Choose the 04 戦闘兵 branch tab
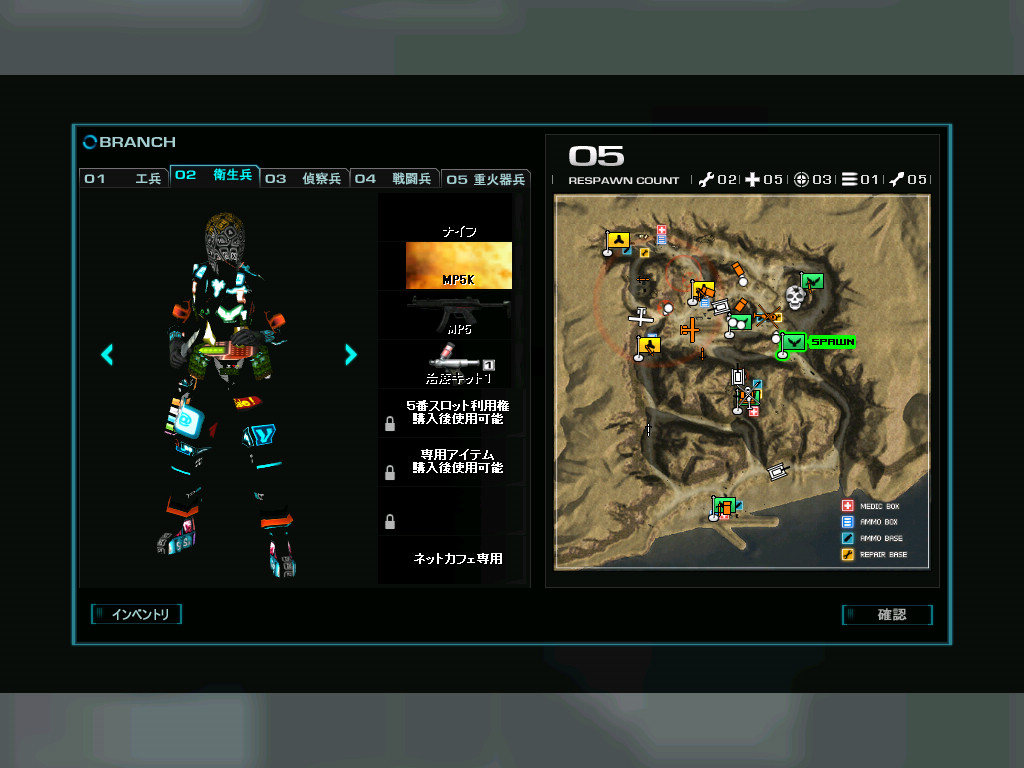This screenshot has width=1024, height=768. [394, 179]
